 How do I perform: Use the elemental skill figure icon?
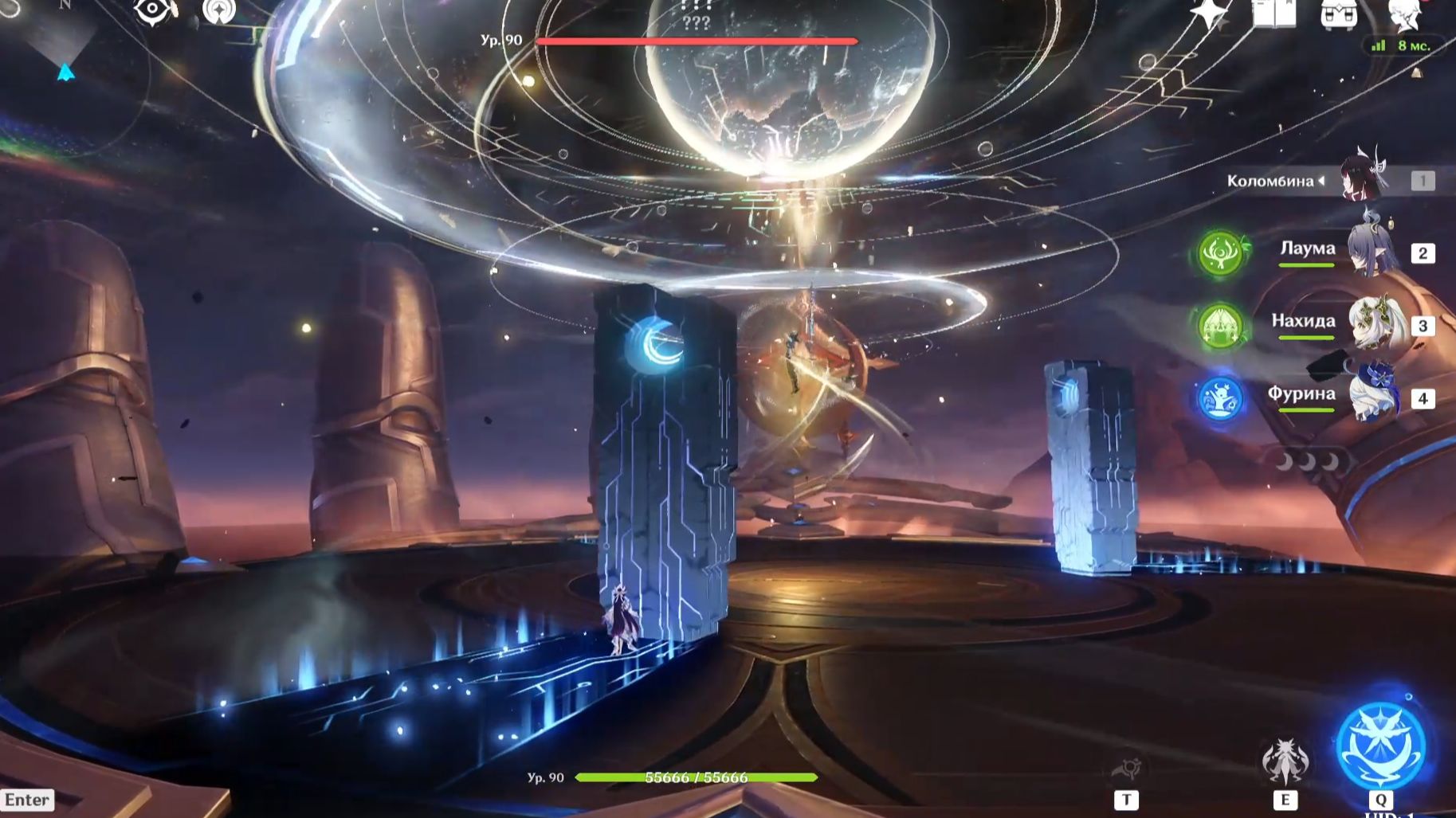point(1285,761)
